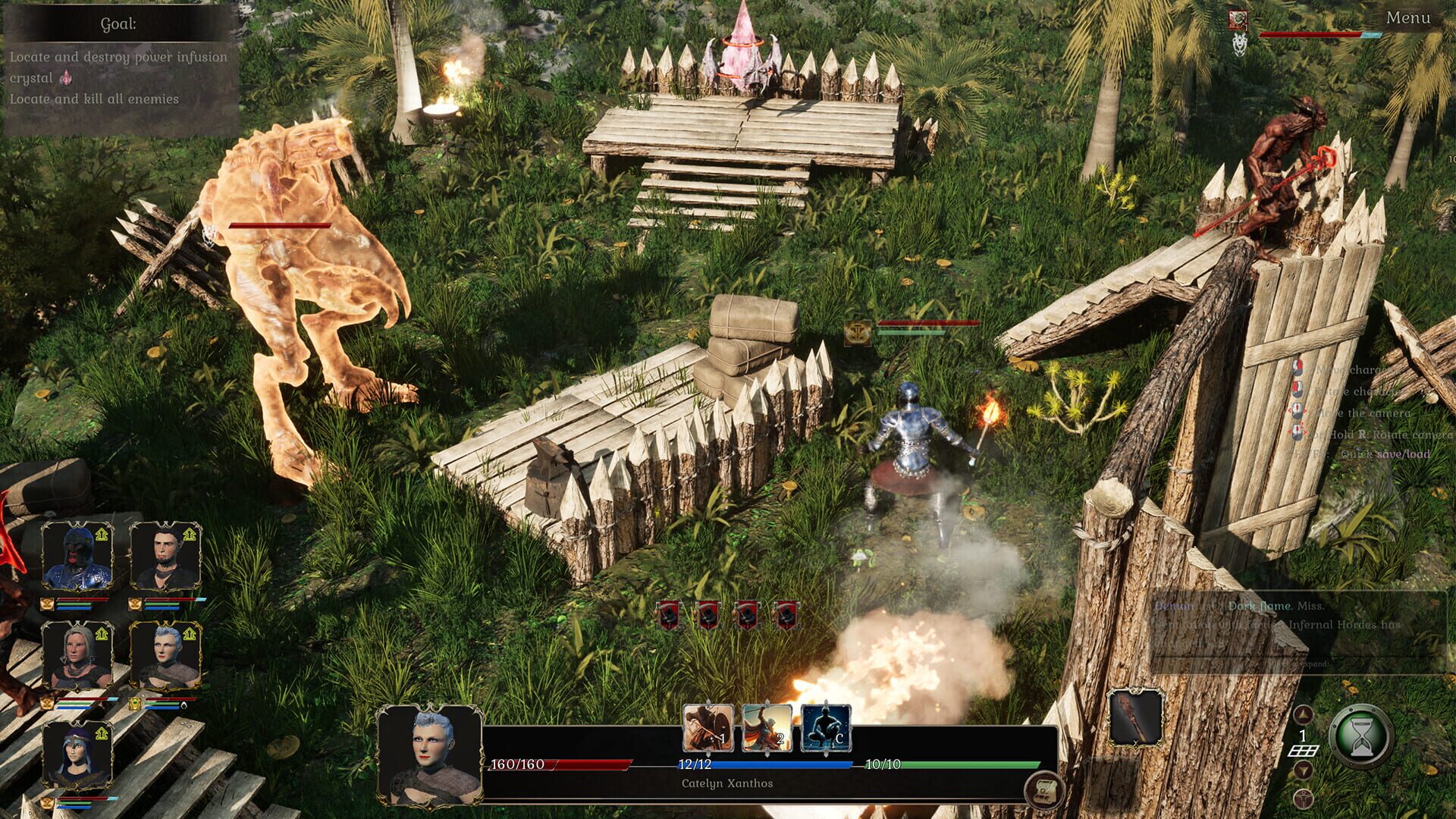Click the scroll icon beside Catelyn's bars
1456x819 pixels.
click(1043, 792)
